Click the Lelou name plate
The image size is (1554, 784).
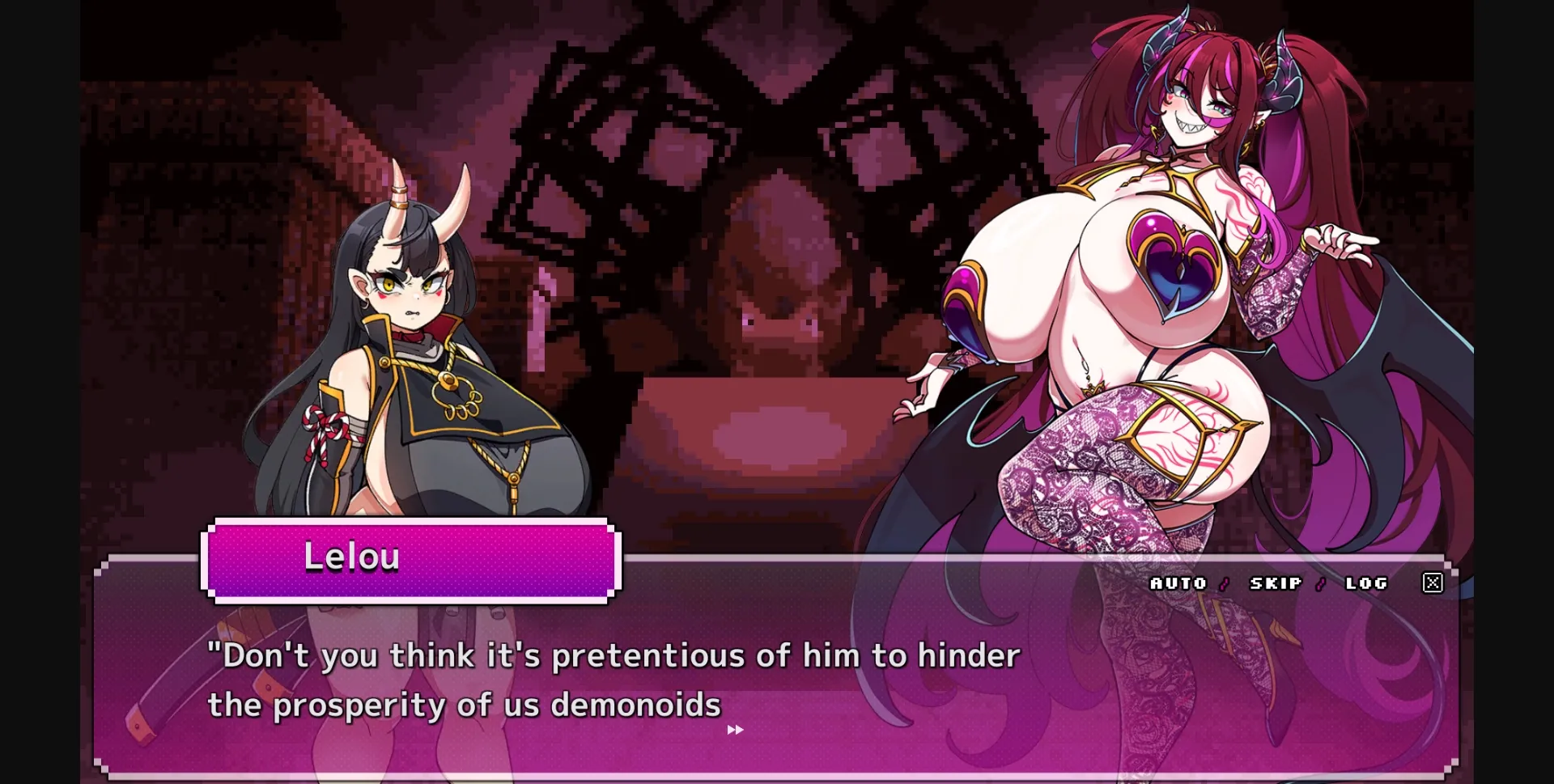pyautogui.click(x=353, y=557)
